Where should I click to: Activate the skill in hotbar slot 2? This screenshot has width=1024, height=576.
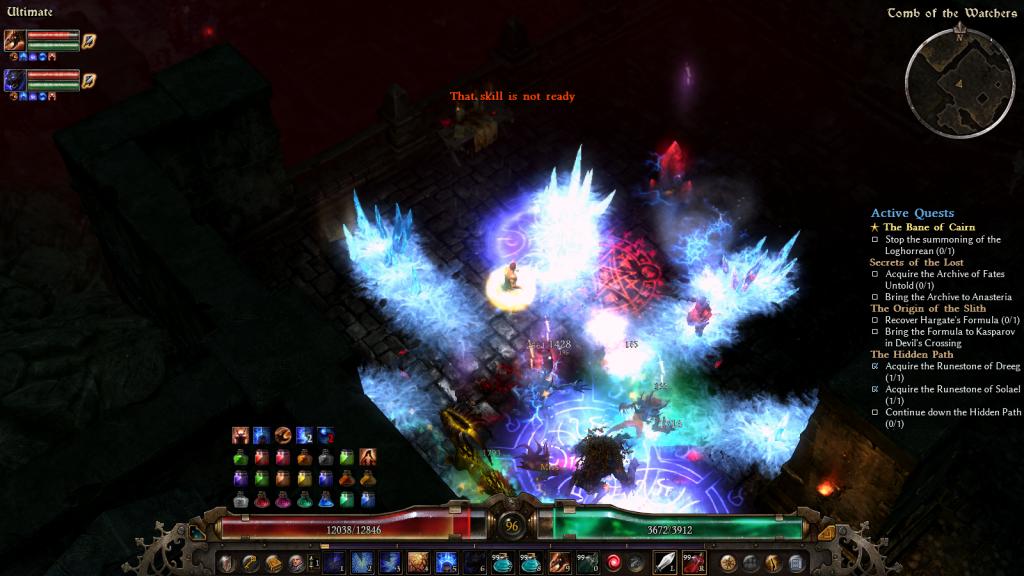coord(360,562)
